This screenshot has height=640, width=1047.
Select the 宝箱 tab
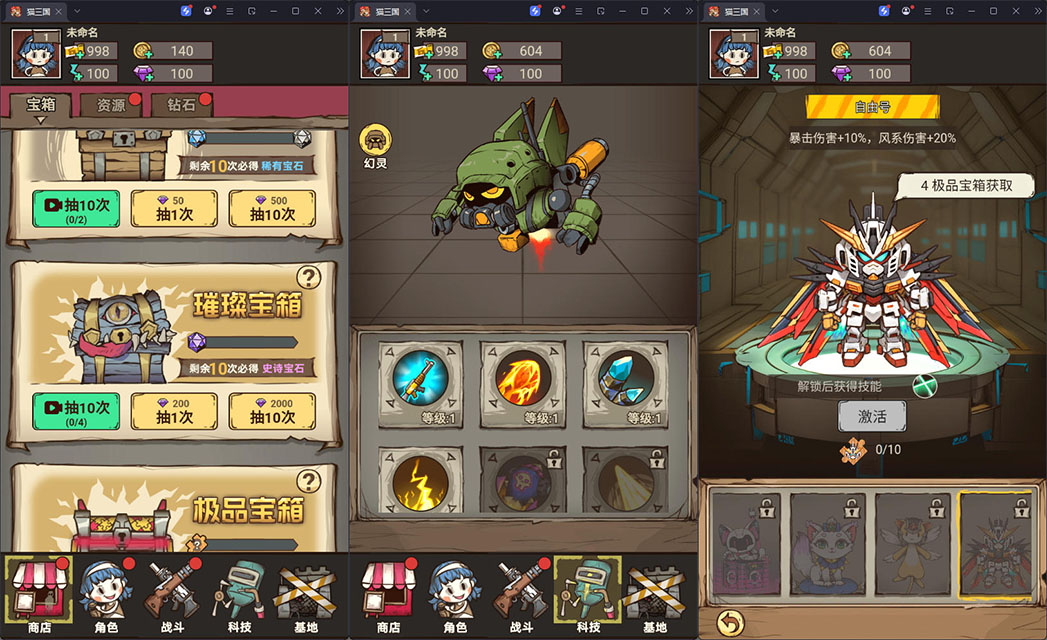[x=41, y=105]
